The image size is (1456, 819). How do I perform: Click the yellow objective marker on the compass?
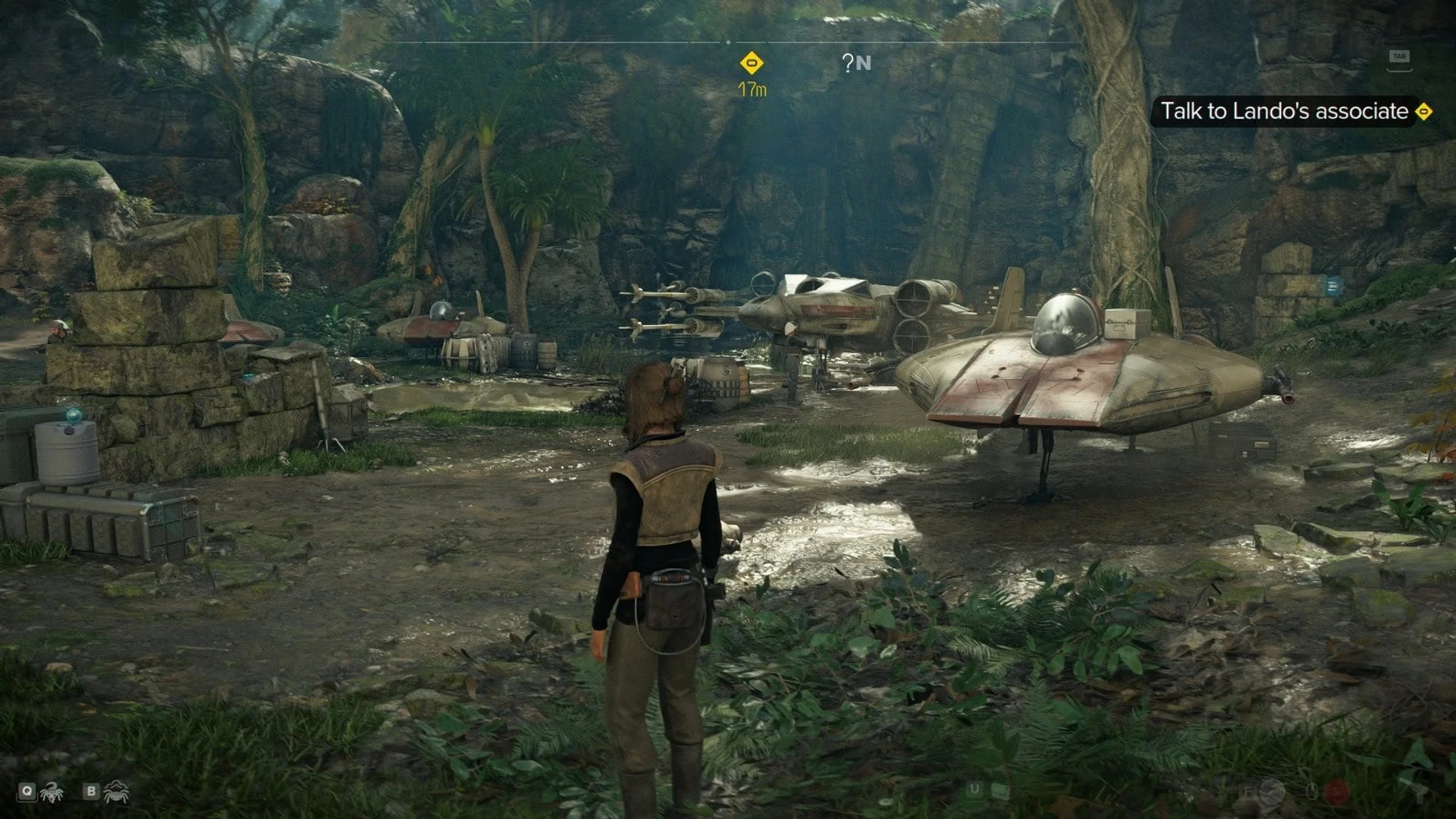coord(752,63)
